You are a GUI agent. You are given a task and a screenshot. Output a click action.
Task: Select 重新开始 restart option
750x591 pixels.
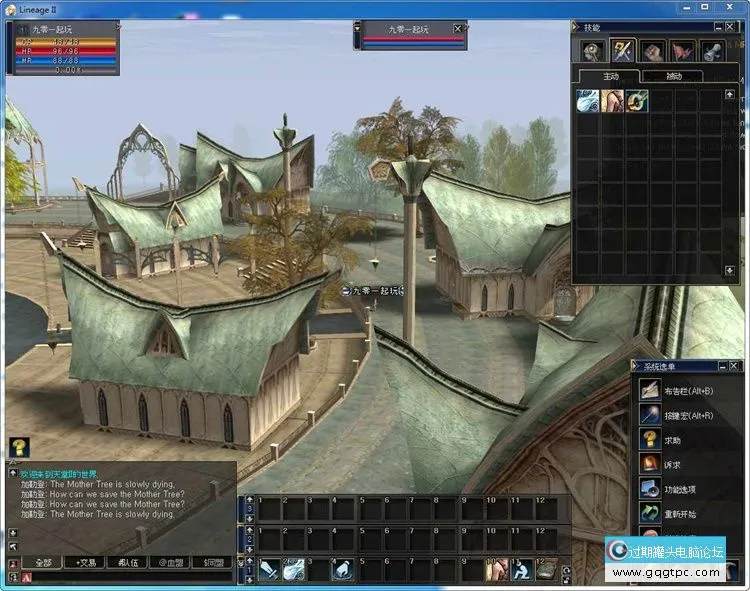click(x=680, y=514)
